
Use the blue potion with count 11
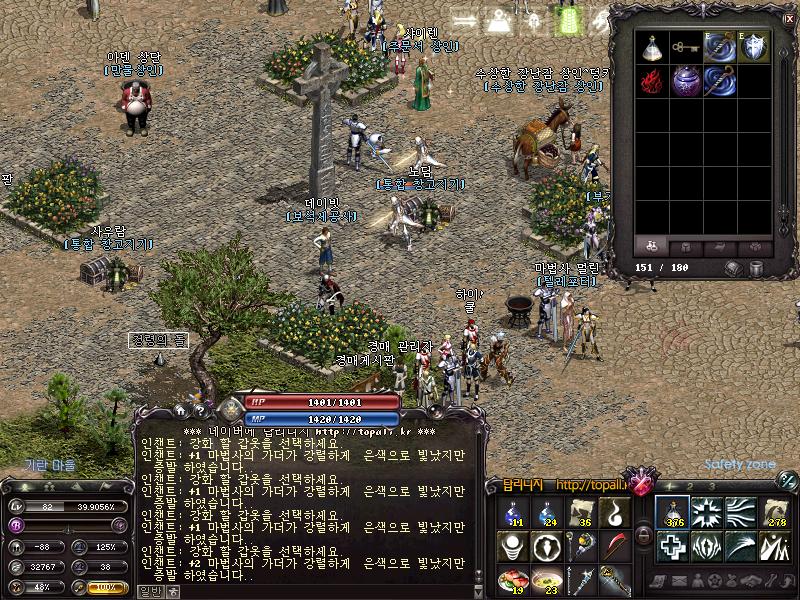(513, 512)
